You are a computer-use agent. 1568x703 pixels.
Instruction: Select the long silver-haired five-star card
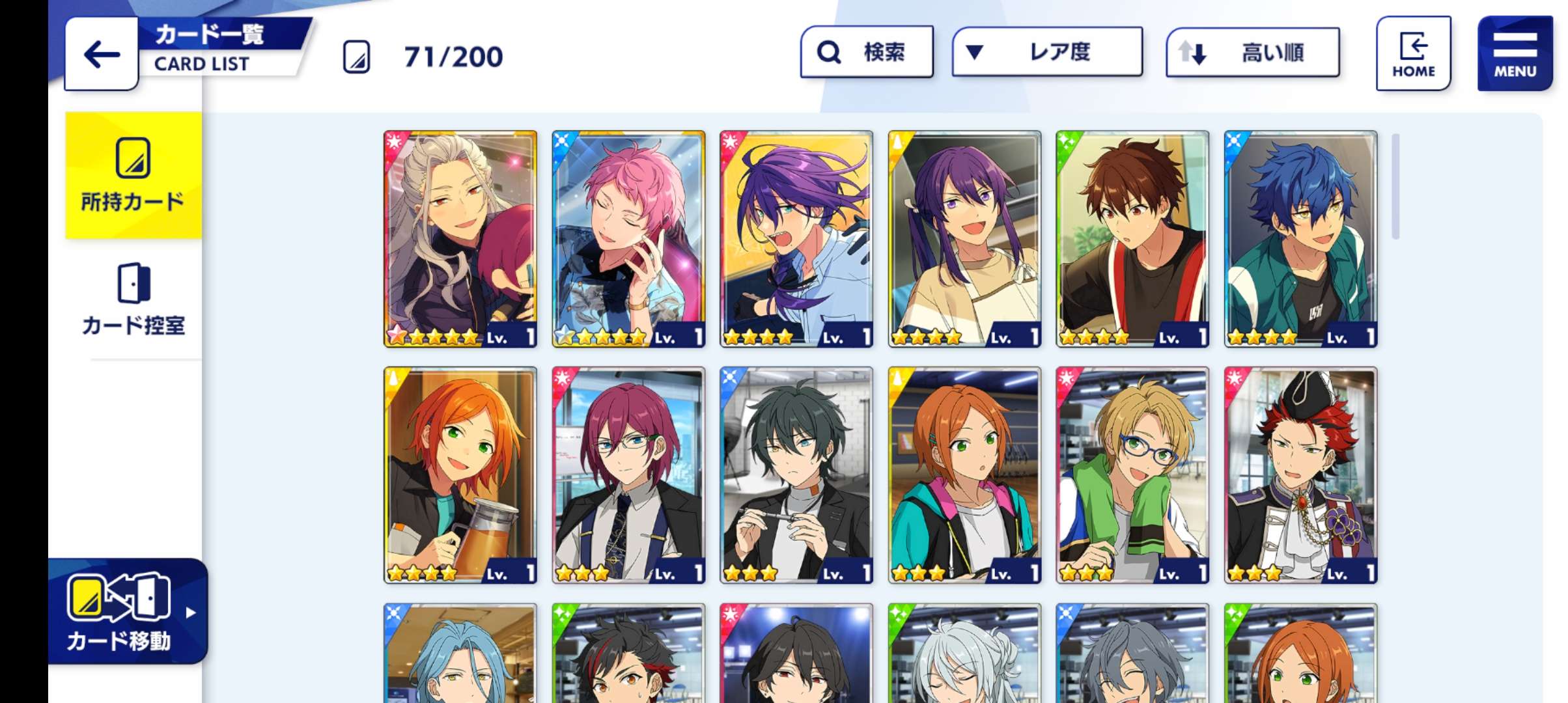(x=460, y=239)
